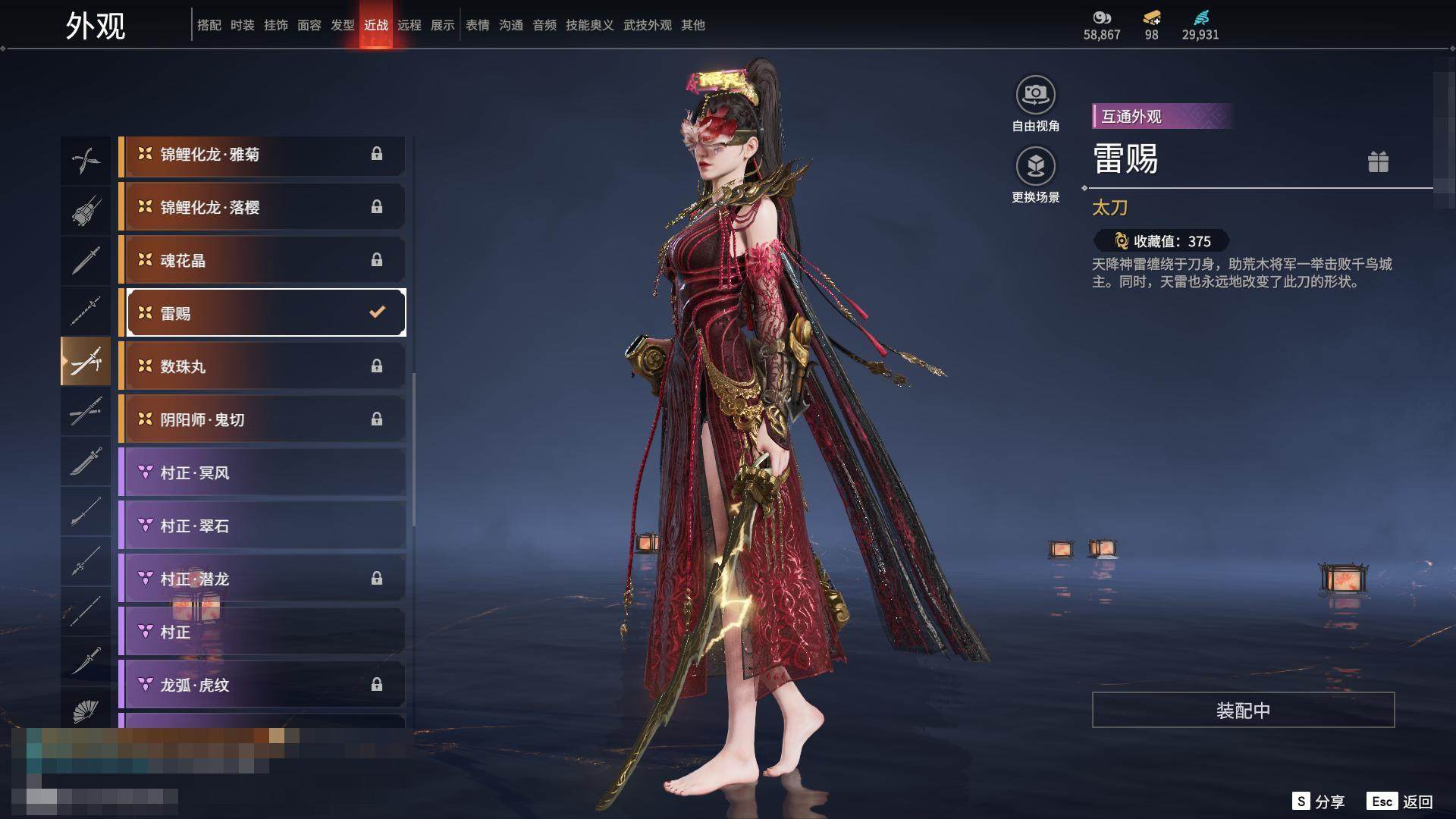Image resolution: width=1456 pixels, height=819 pixels.
Task: Click the 自由视角 camera button
Action: 1035,96
